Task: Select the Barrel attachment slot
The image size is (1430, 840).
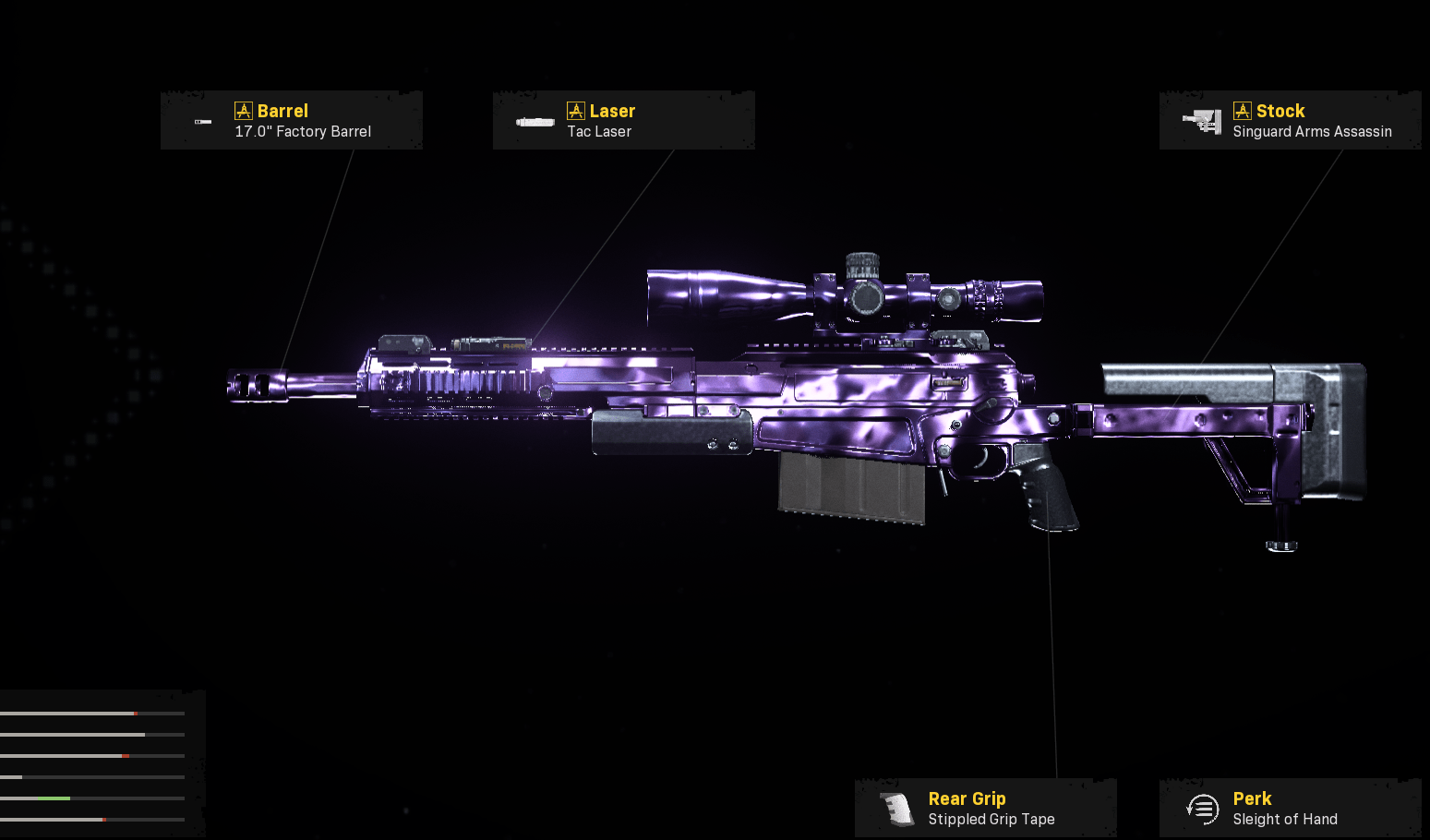Action: [x=291, y=121]
